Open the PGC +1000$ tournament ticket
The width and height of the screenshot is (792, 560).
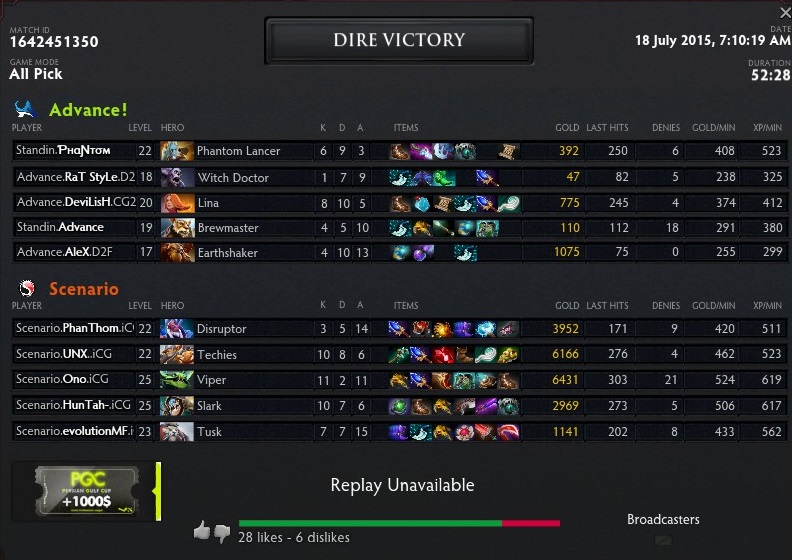[85, 491]
